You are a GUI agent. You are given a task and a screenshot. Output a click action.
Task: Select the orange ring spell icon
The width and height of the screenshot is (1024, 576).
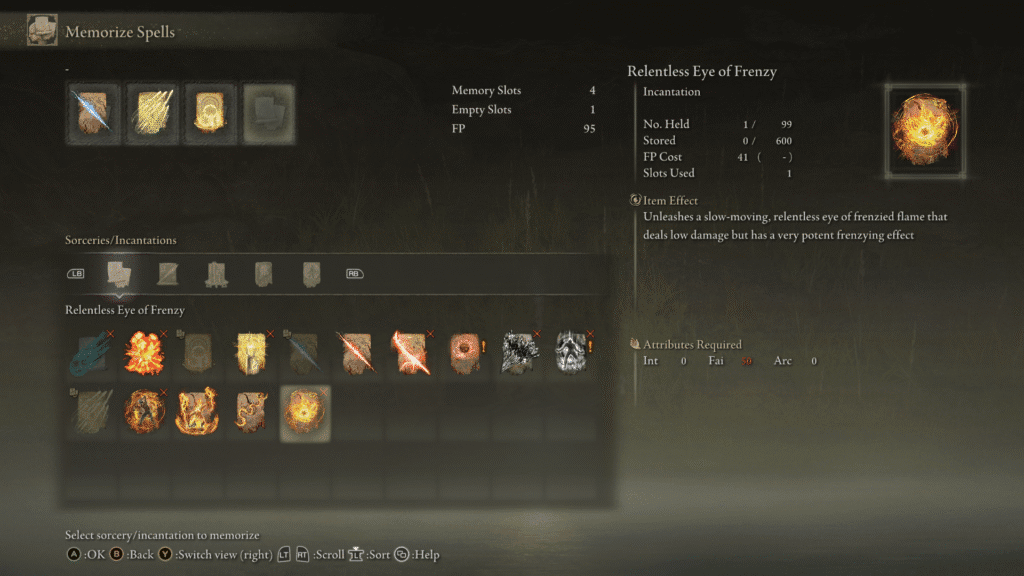465,353
